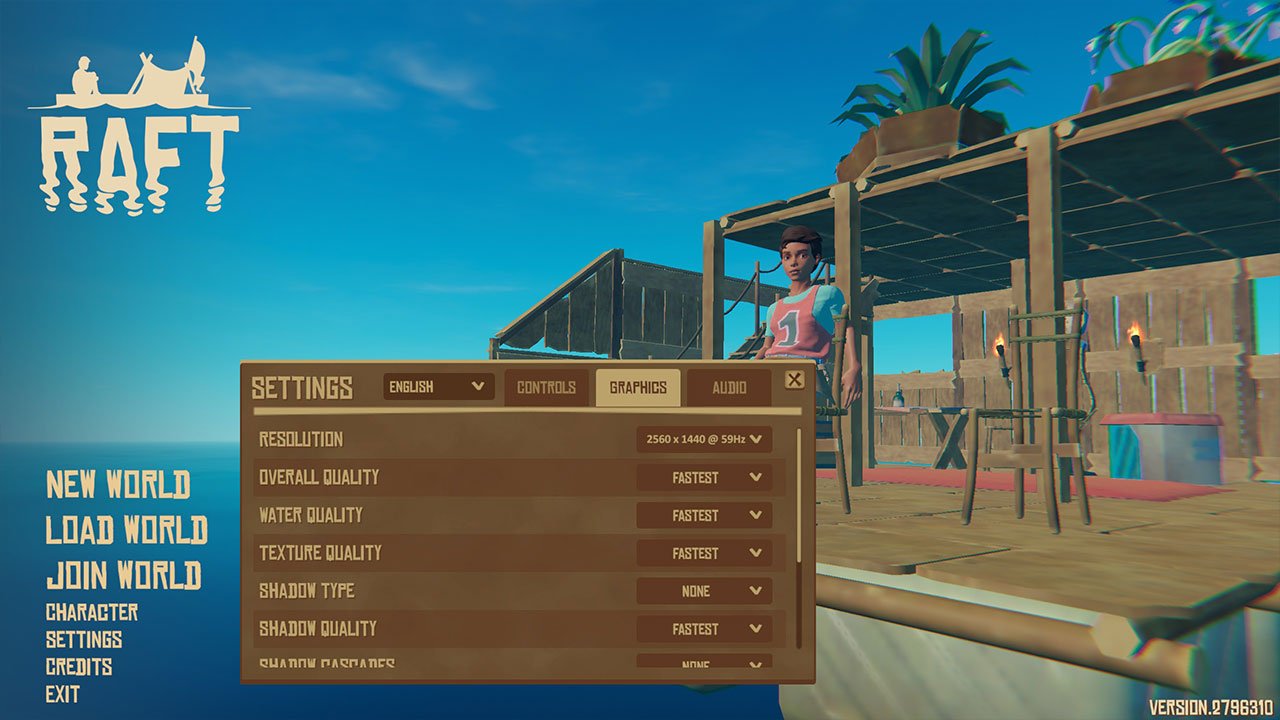
Task: Close the Settings panel
Action: tap(792, 380)
